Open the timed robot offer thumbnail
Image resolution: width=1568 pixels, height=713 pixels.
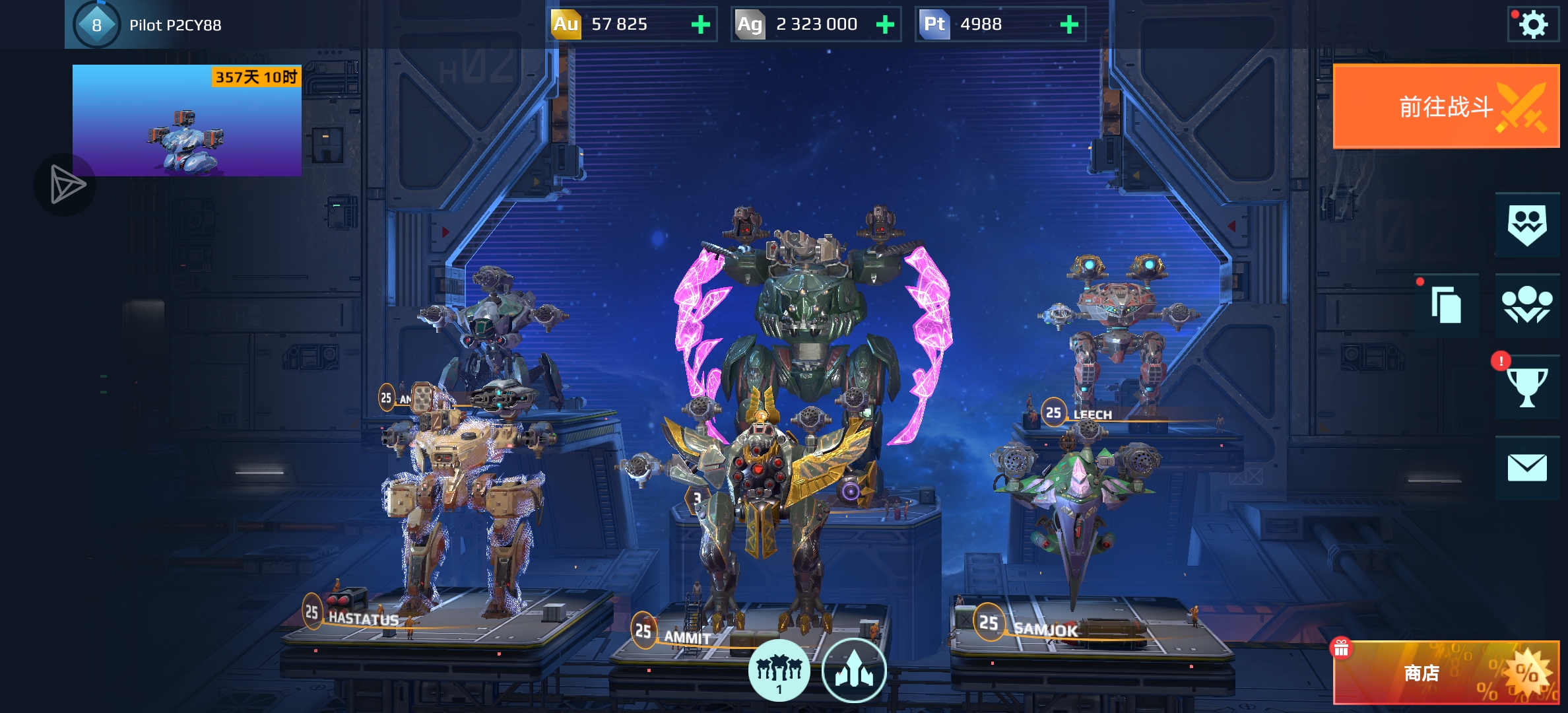[x=187, y=120]
